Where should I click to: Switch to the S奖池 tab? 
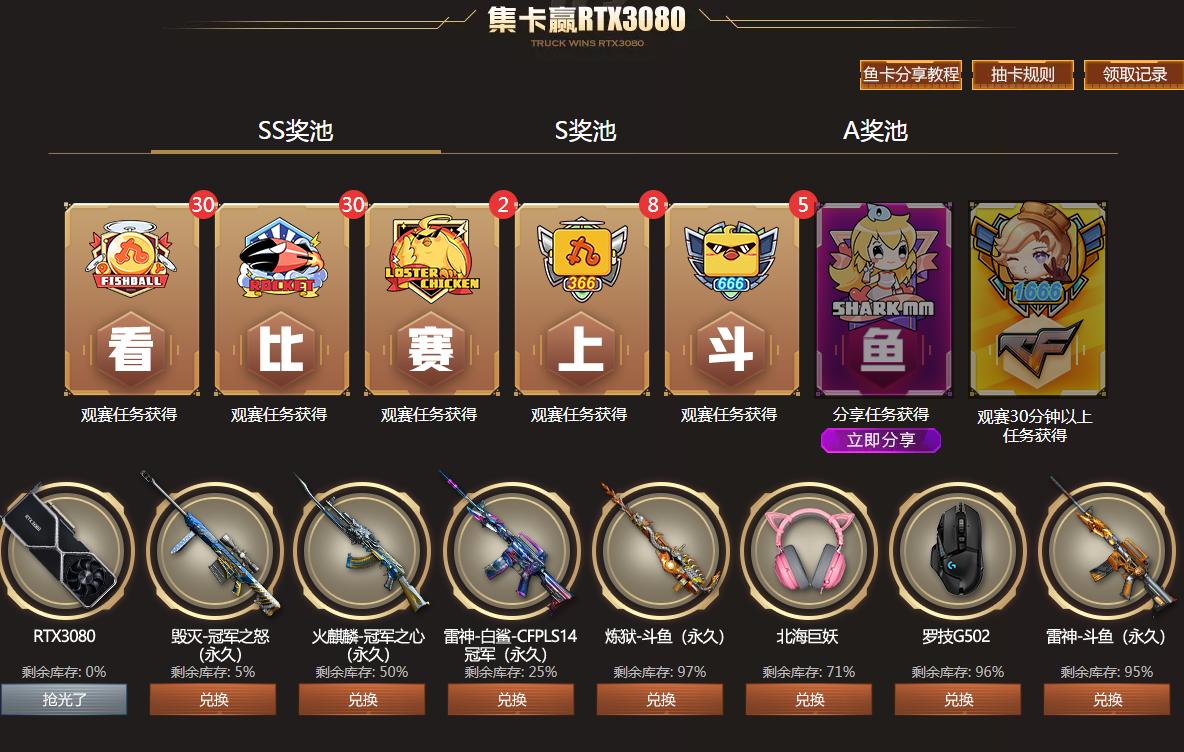tap(585, 131)
